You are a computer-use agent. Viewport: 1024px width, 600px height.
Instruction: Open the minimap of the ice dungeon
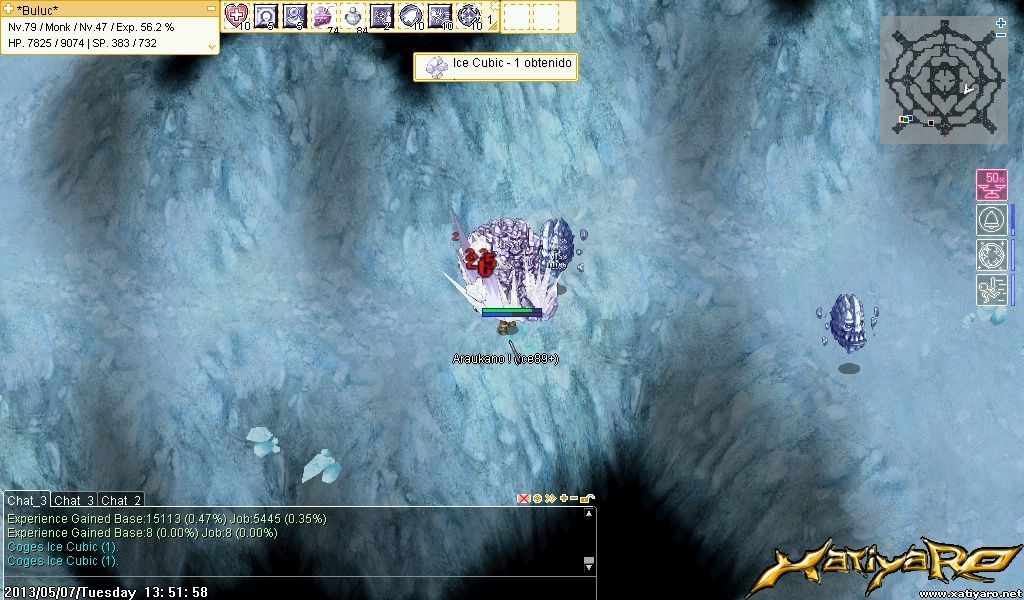[940, 80]
